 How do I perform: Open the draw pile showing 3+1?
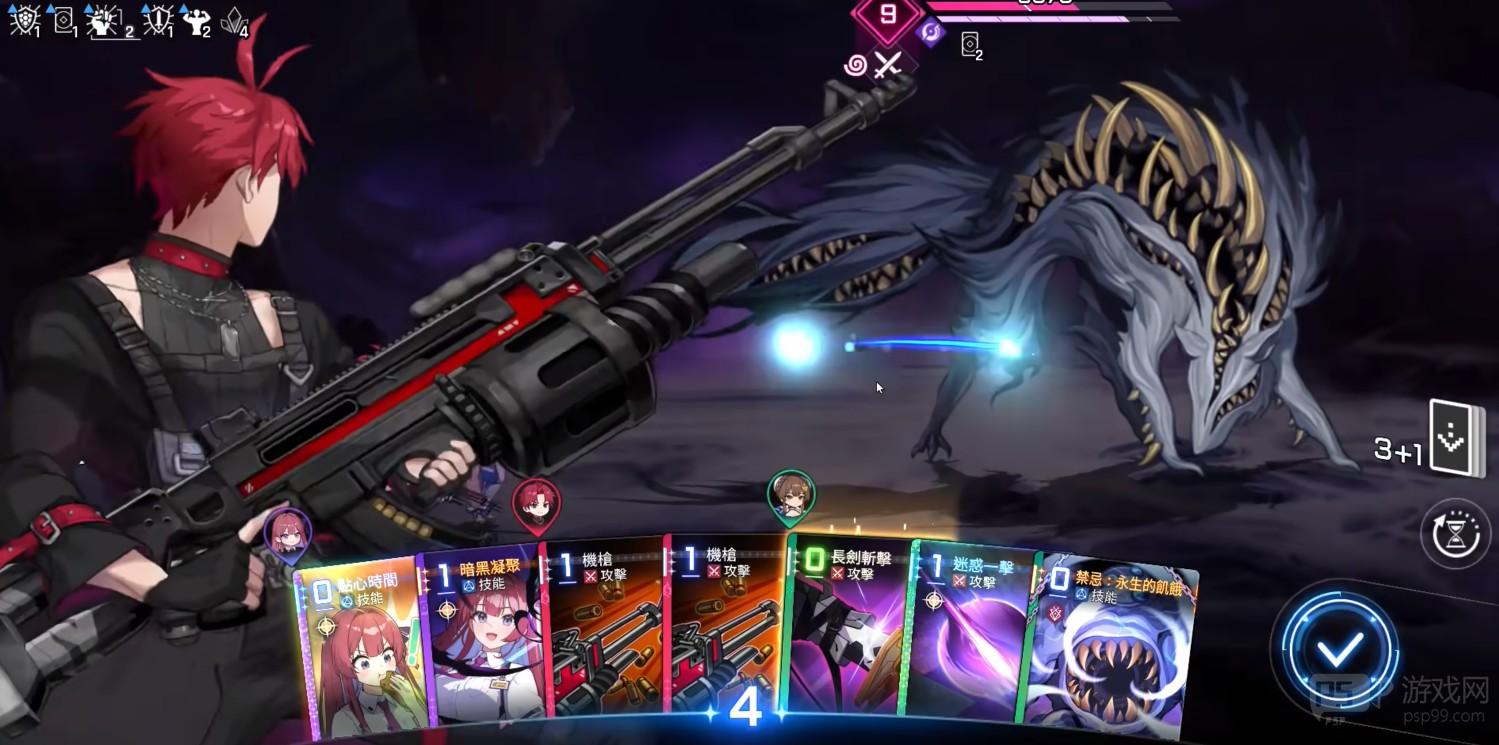1455,438
